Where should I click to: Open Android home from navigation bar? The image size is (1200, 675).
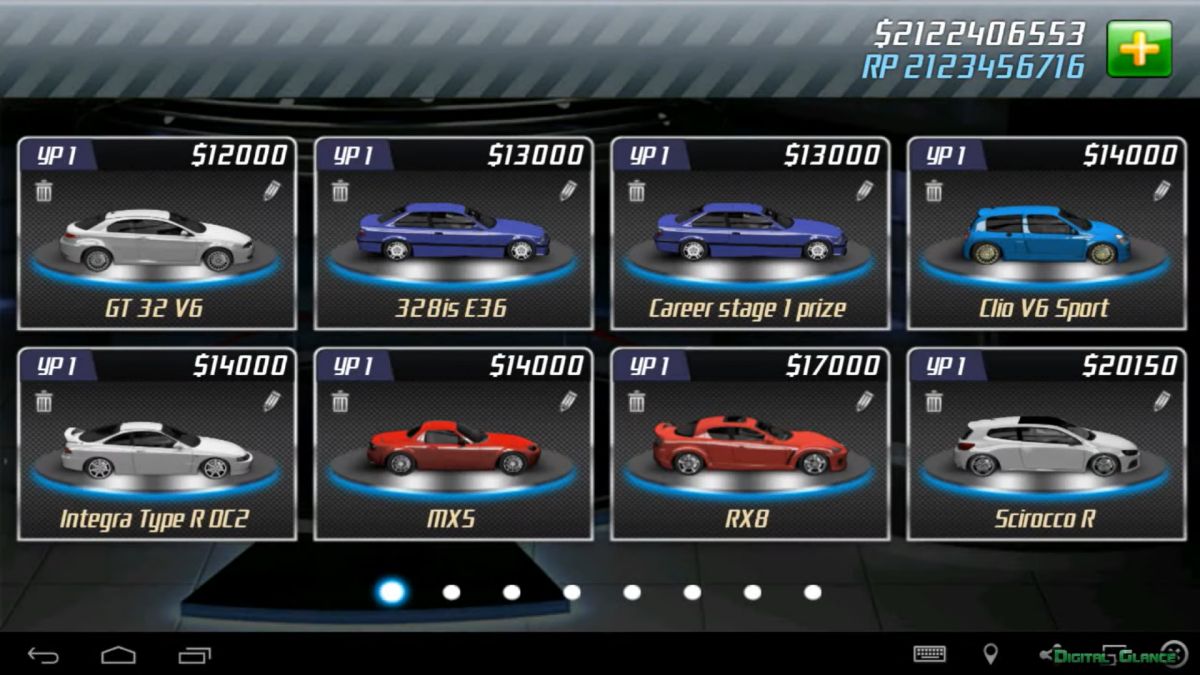[x=118, y=655]
